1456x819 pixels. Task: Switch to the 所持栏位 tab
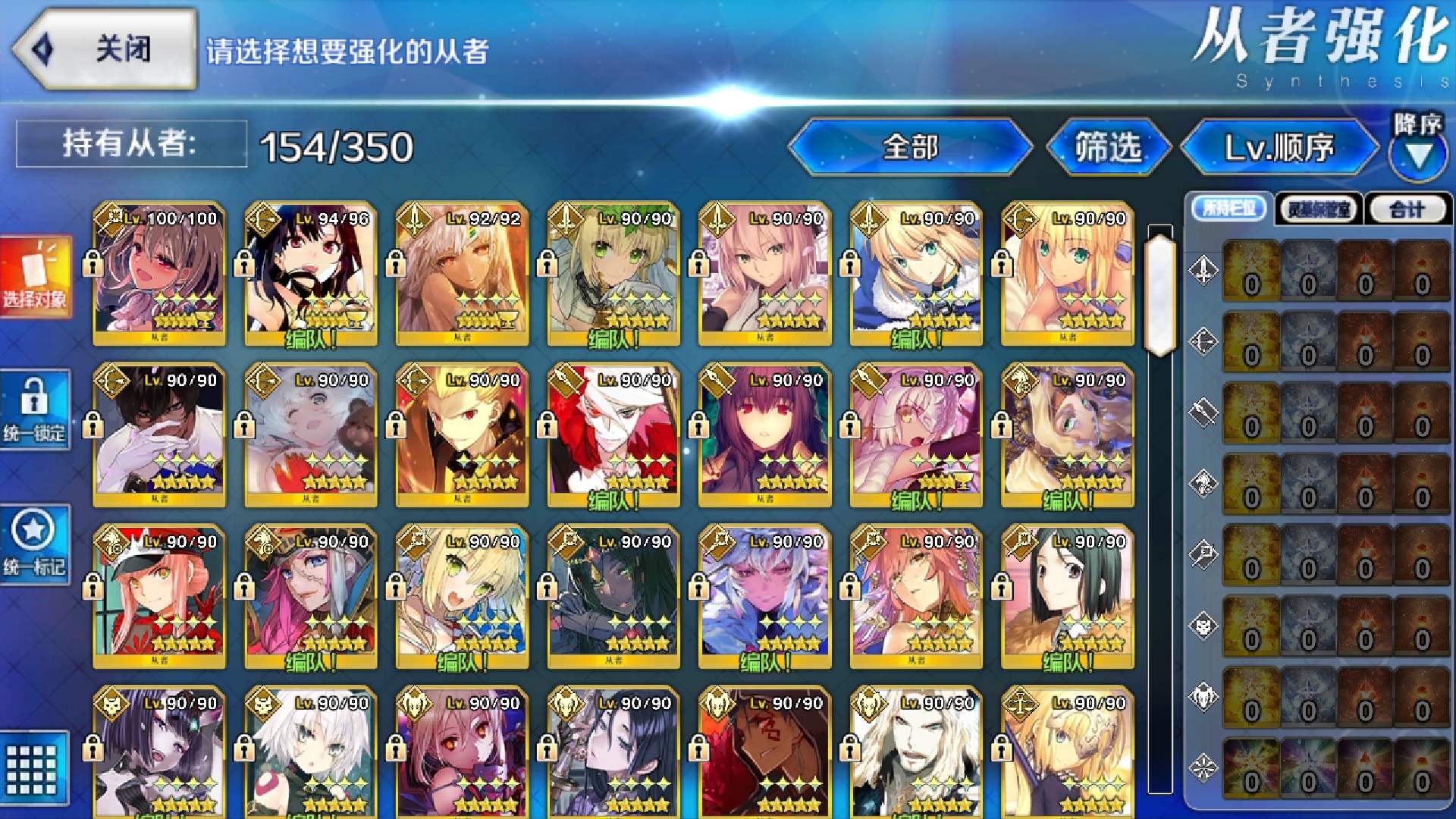coord(1228,209)
